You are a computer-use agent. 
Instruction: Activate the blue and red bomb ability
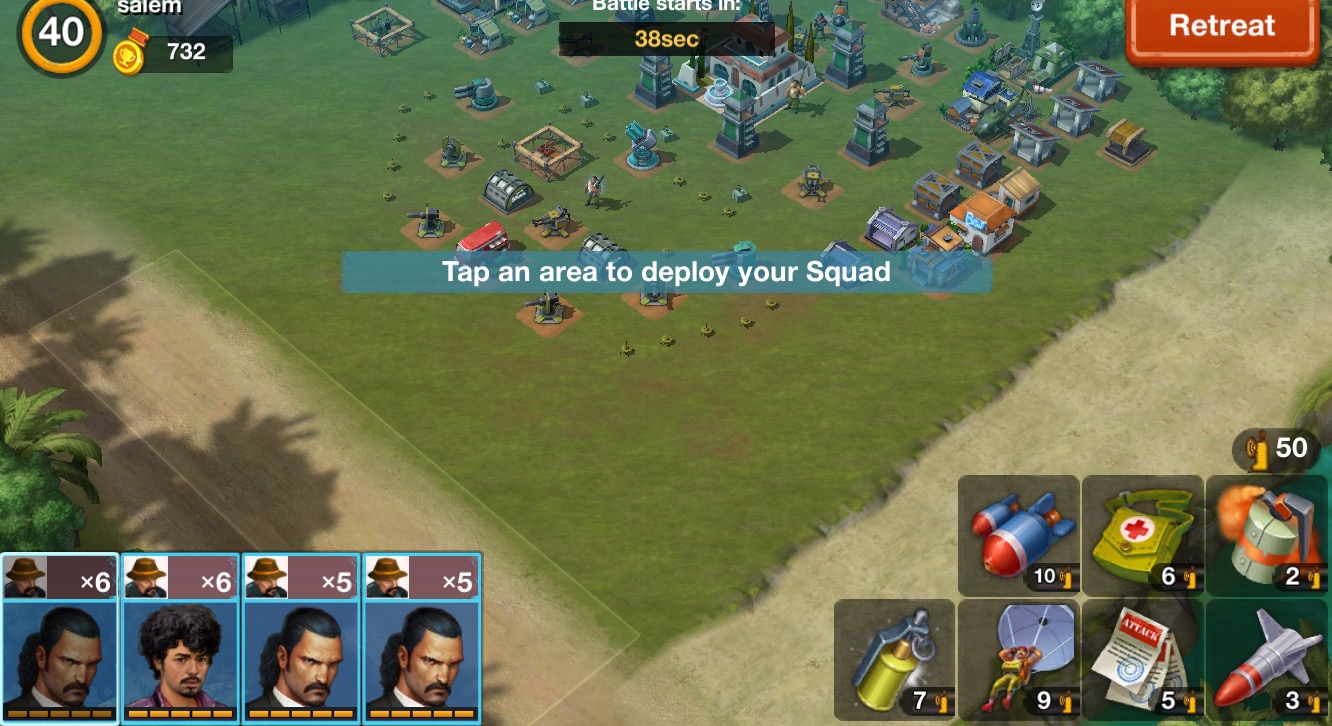tap(1018, 536)
